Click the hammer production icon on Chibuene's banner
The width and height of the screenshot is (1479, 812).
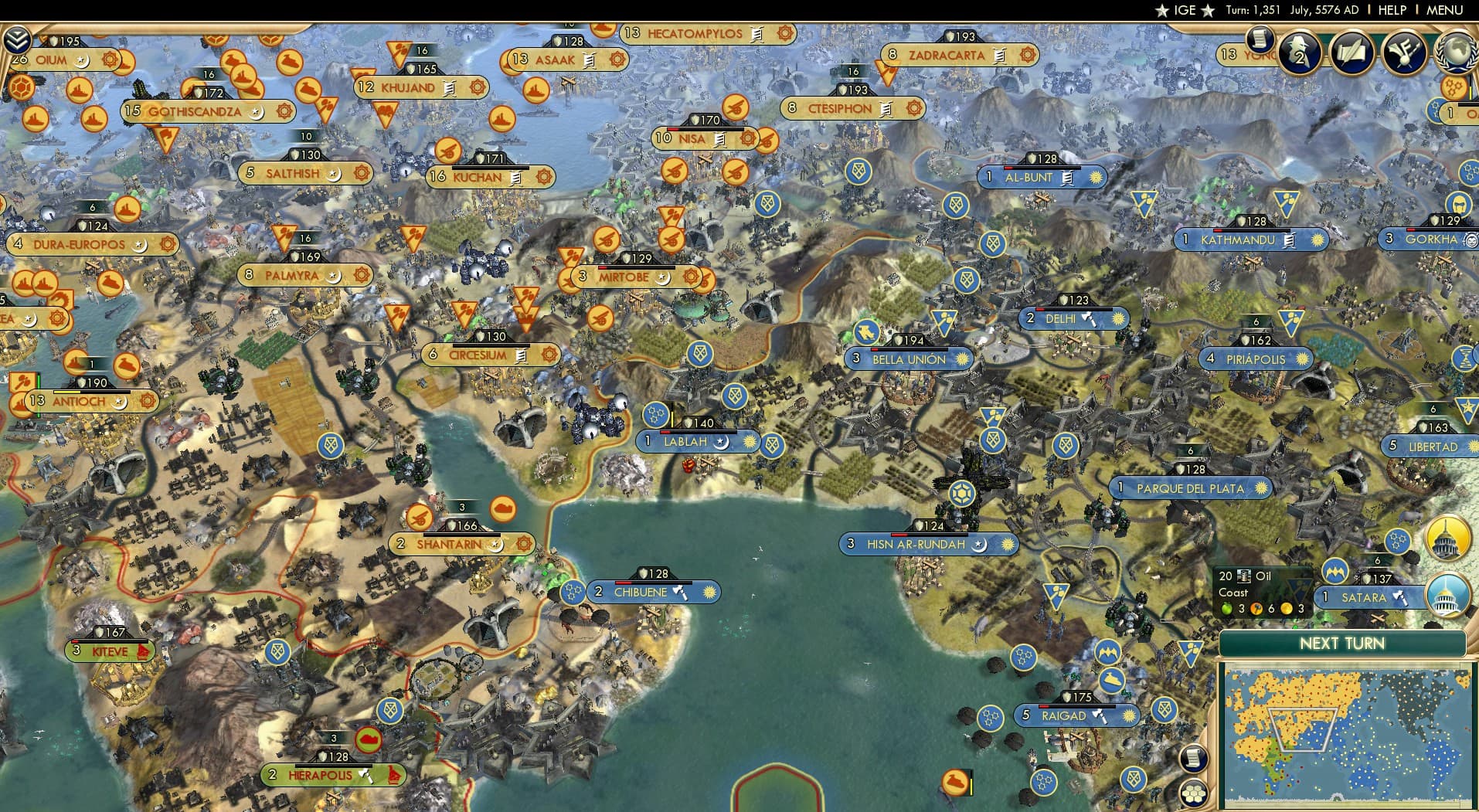coord(679,592)
